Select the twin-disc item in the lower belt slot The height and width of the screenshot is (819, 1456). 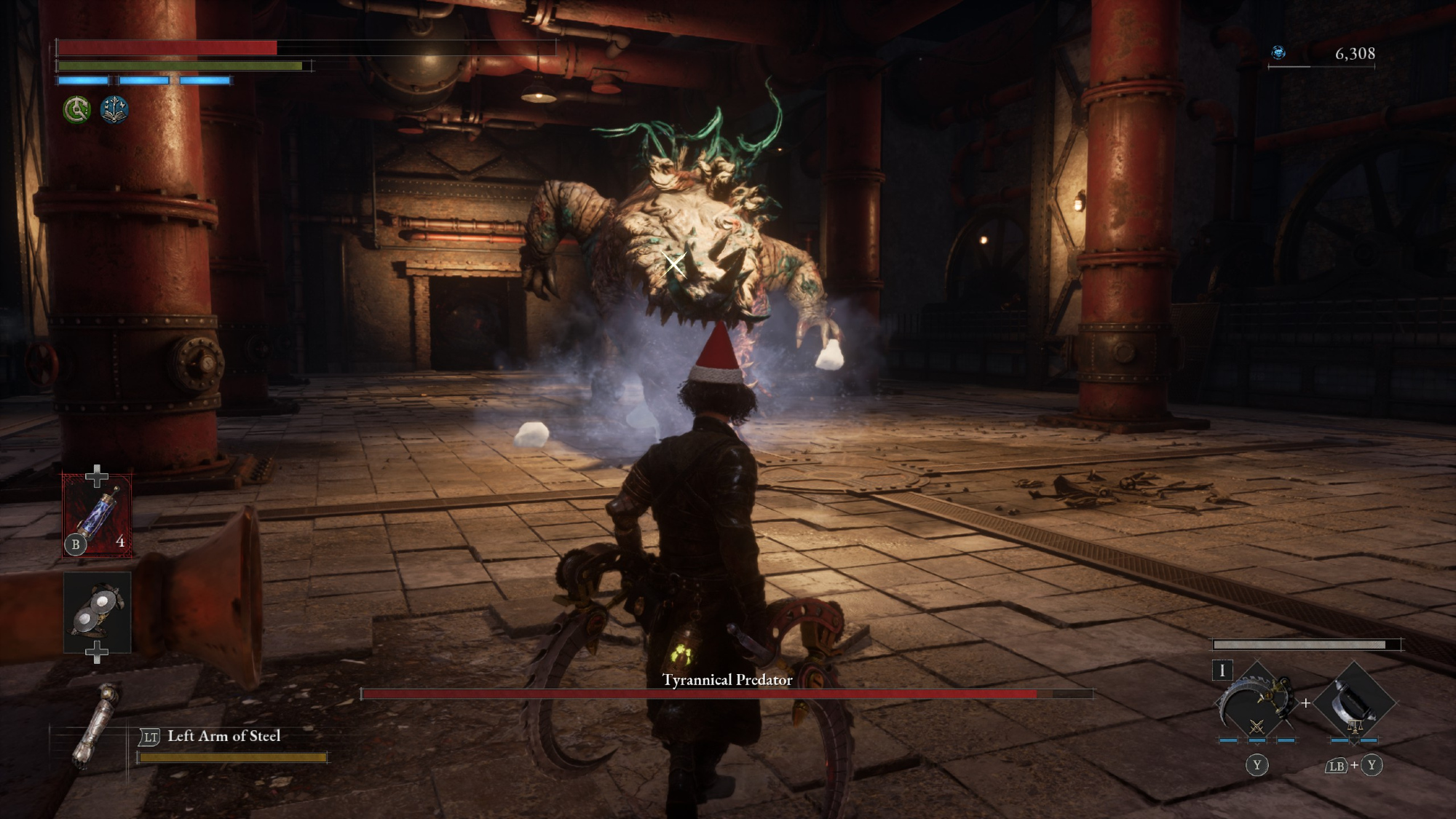(x=98, y=612)
